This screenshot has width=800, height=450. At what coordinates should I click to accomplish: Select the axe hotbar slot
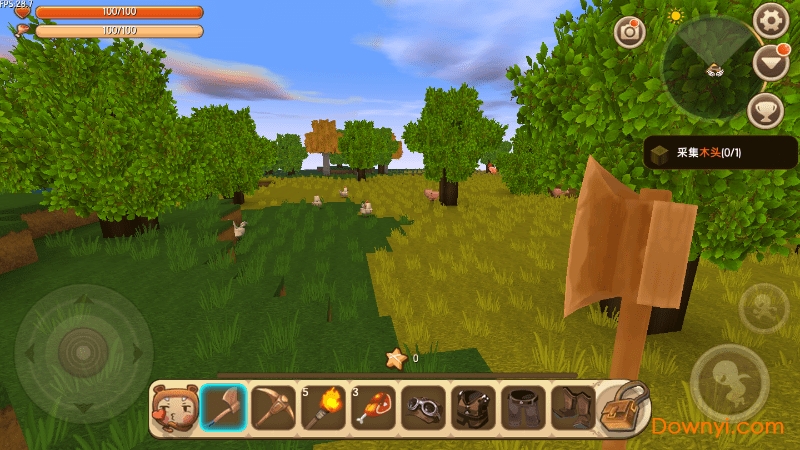(x=223, y=408)
